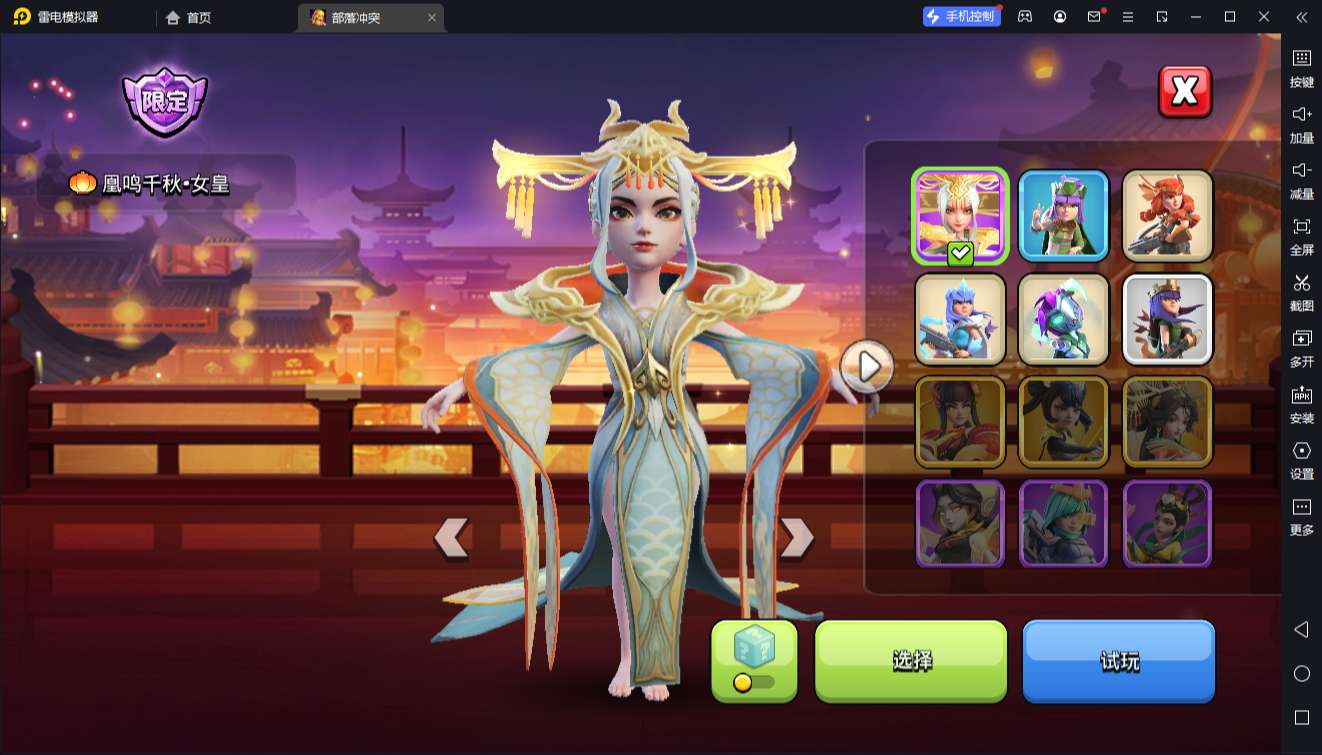Try the skin with the blue 试玩 button
This screenshot has height=755, width=1322.
[1118, 661]
